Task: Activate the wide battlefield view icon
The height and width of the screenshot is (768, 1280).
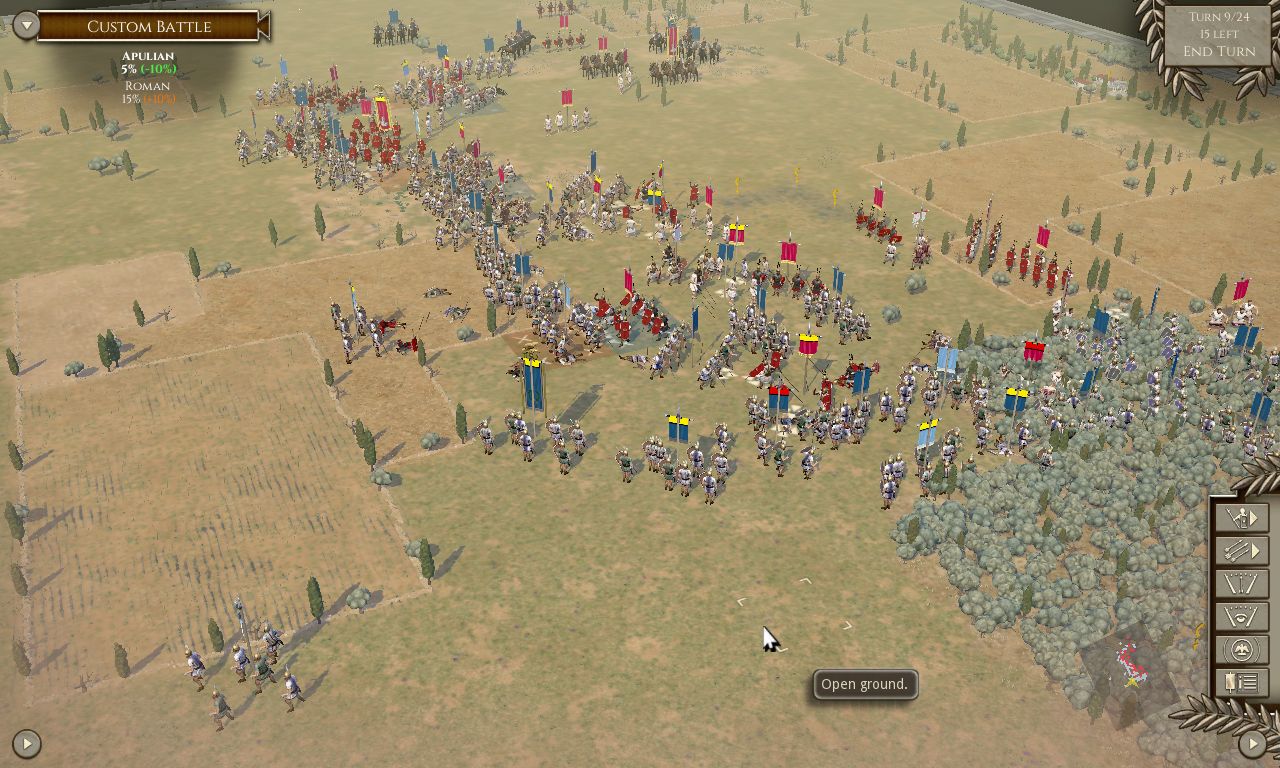Action: (x=1241, y=583)
